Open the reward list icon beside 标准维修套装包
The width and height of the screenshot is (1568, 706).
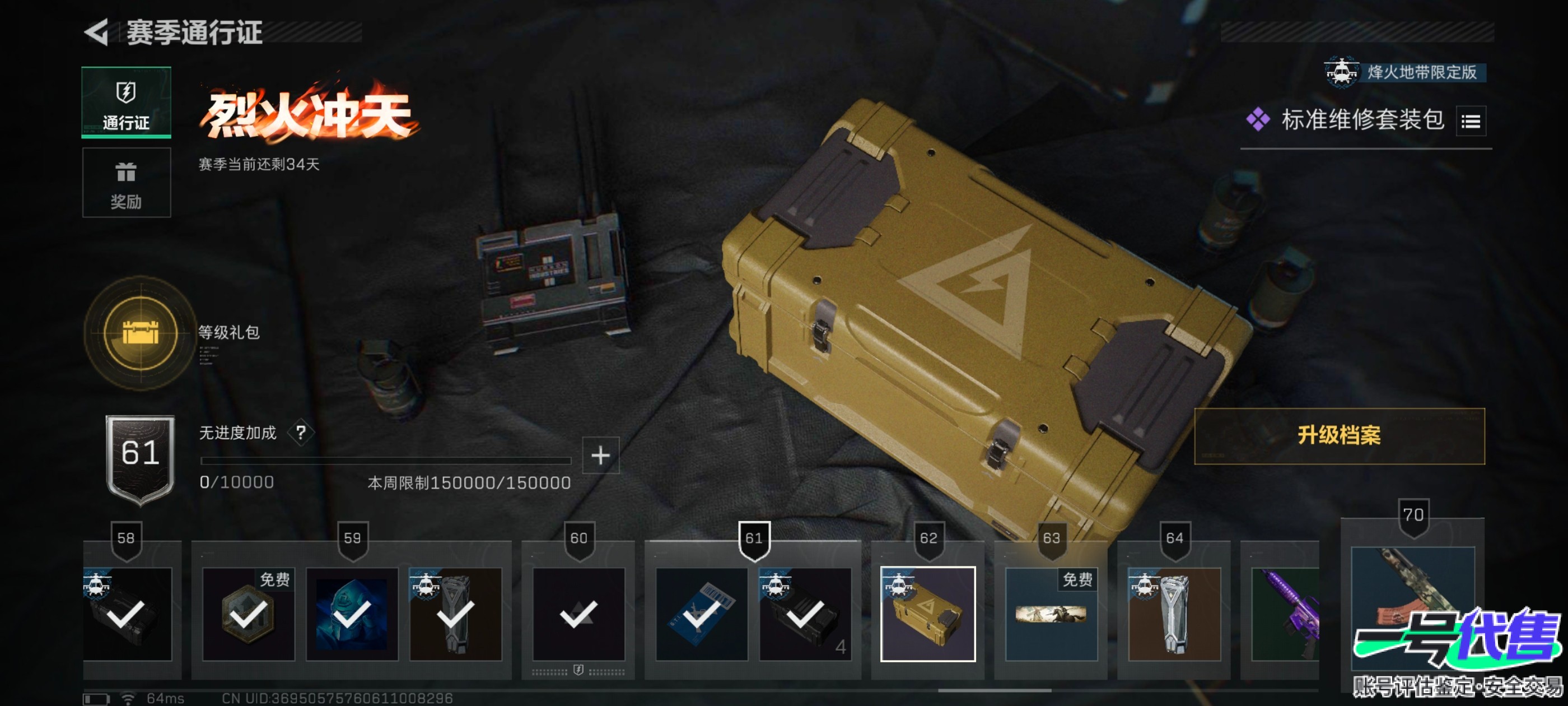[1470, 121]
